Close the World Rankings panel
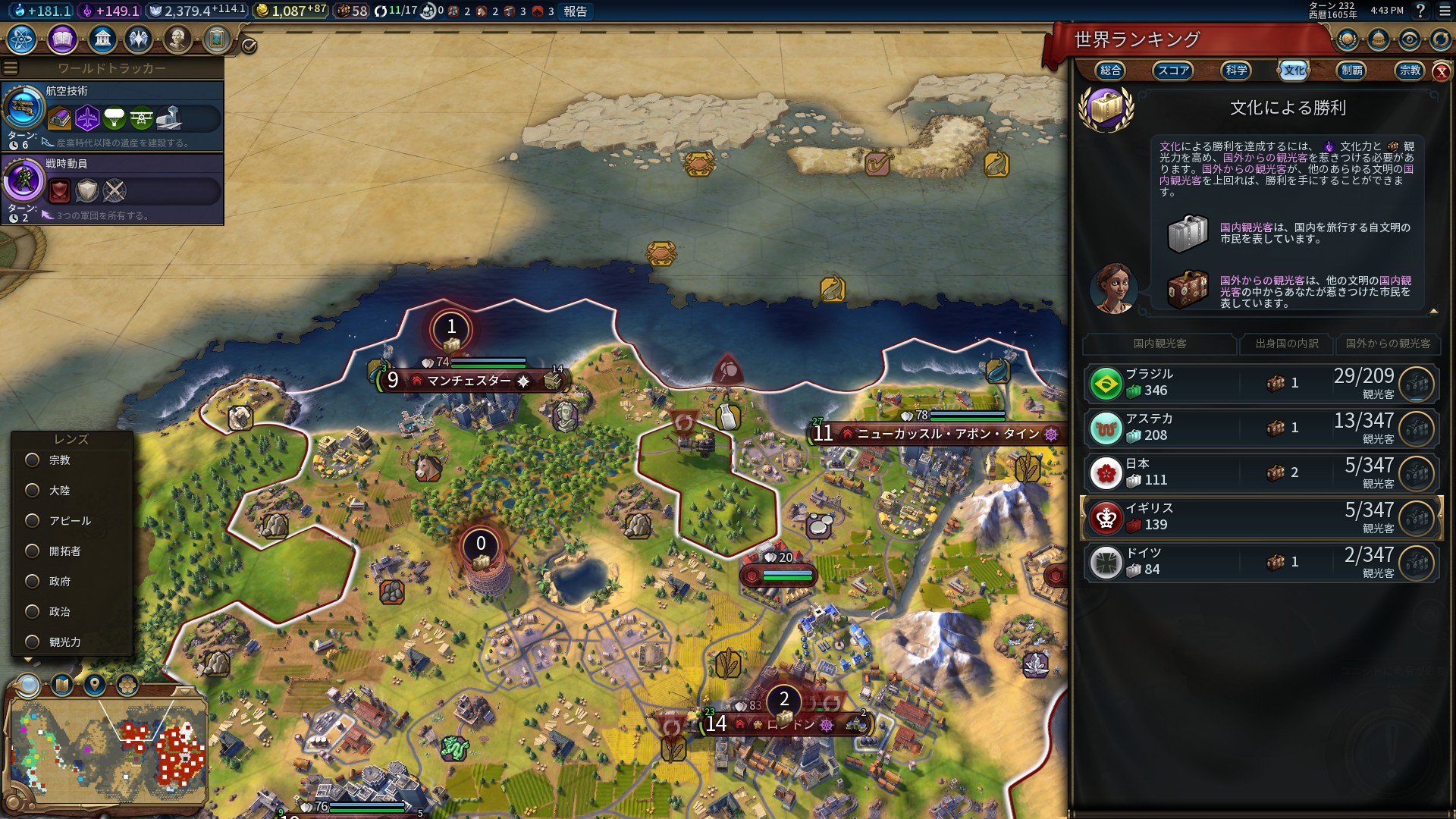The width and height of the screenshot is (1456, 819). (x=1441, y=71)
